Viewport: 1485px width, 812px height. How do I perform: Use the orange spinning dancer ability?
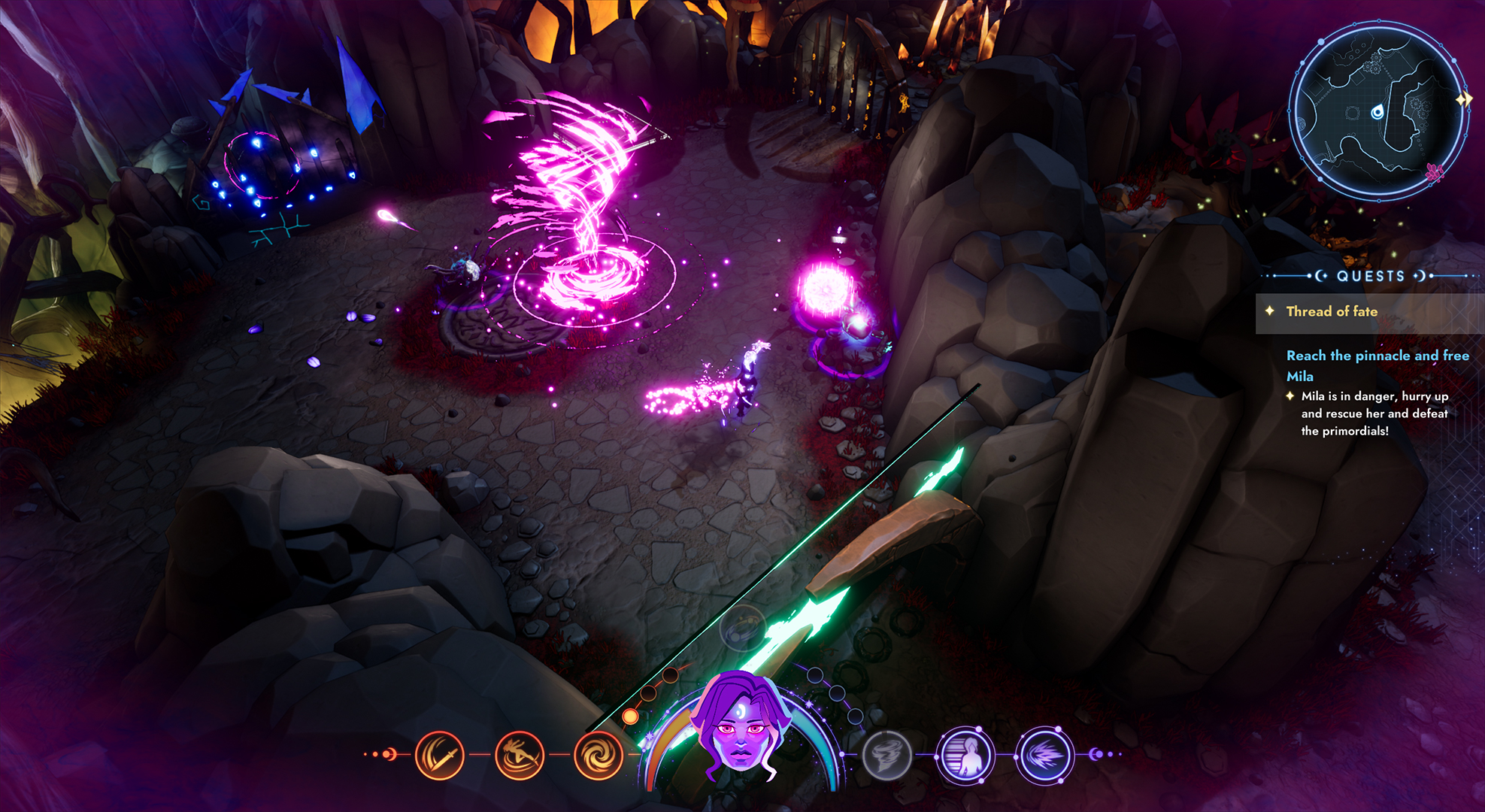click(x=520, y=755)
